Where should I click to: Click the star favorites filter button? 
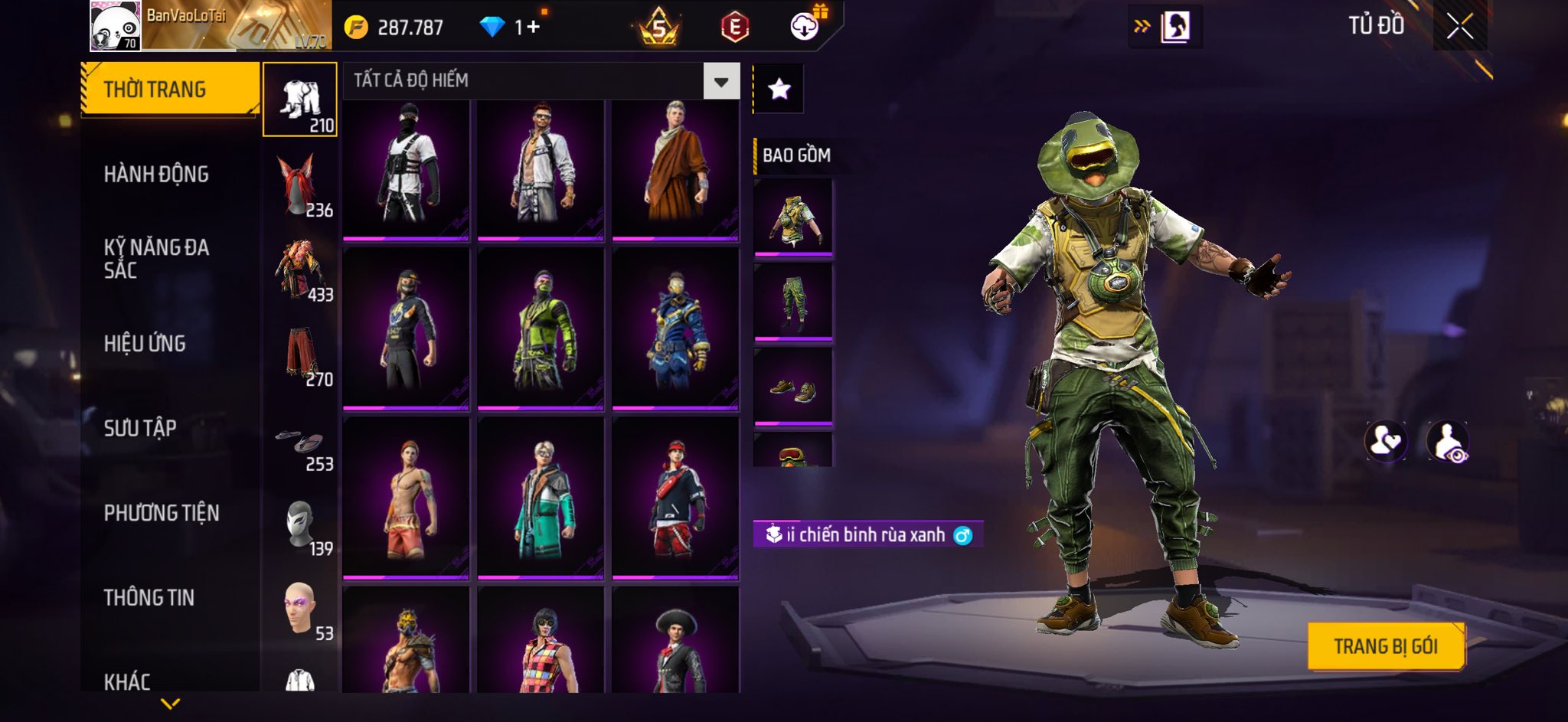(779, 90)
